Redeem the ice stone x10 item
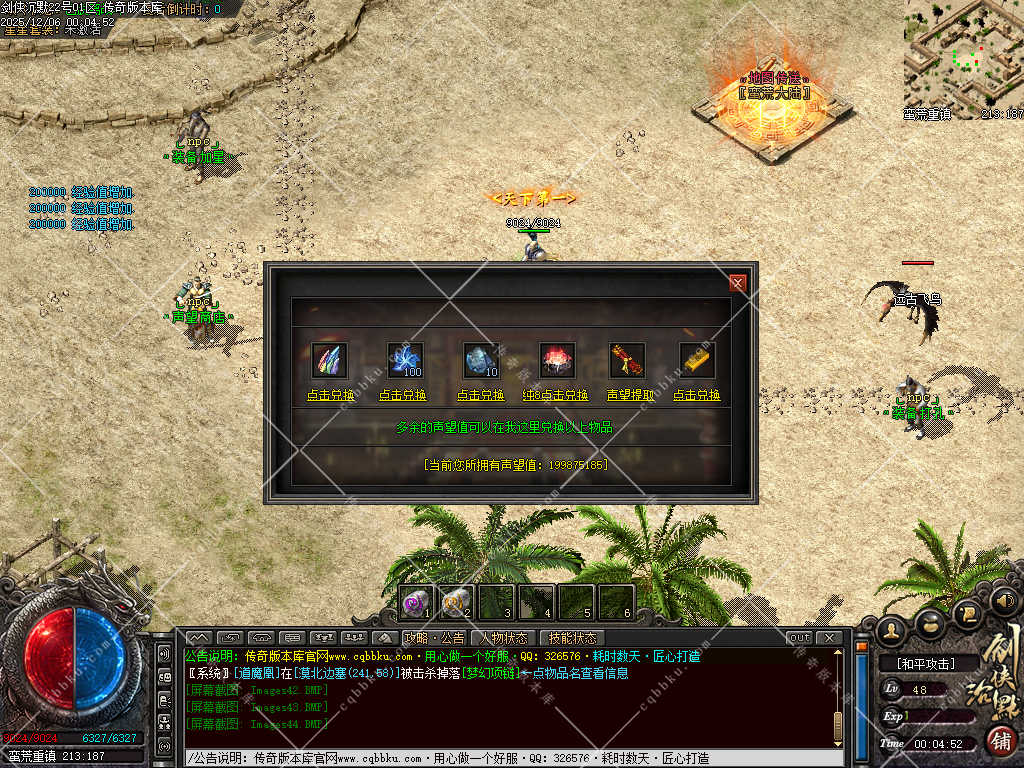 point(481,395)
